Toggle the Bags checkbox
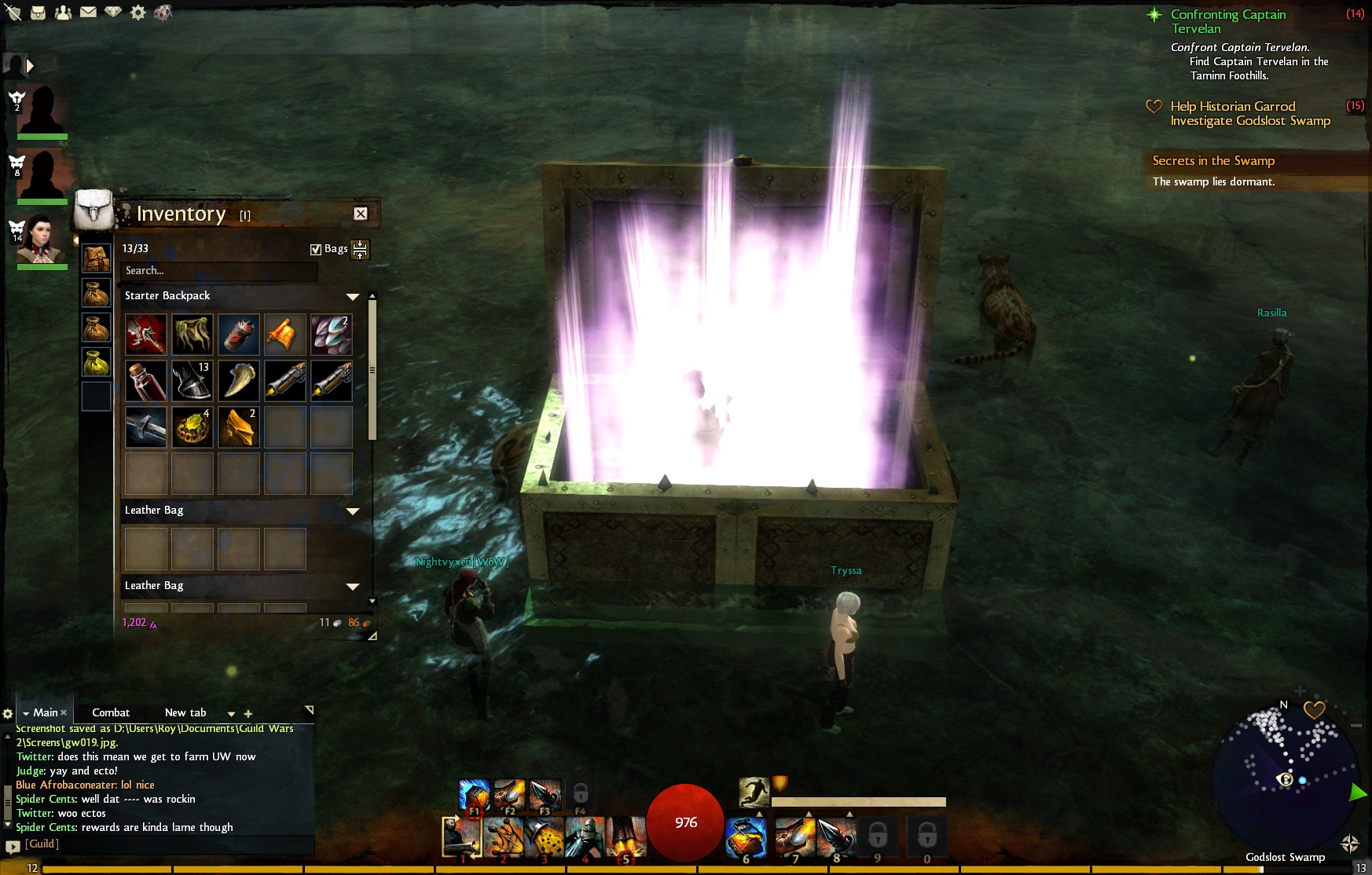Image resolution: width=1372 pixels, height=875 pixels. (316, 249)
